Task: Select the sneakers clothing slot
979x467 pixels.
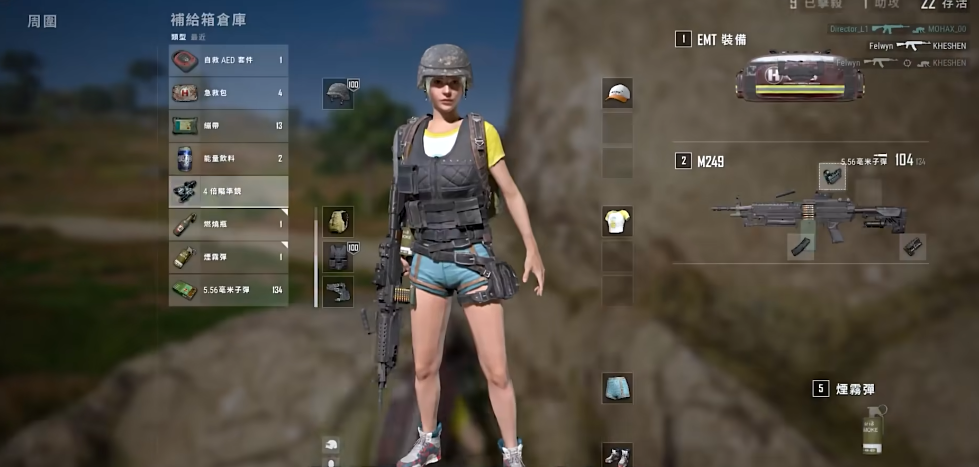Action: tap(617, 455)
